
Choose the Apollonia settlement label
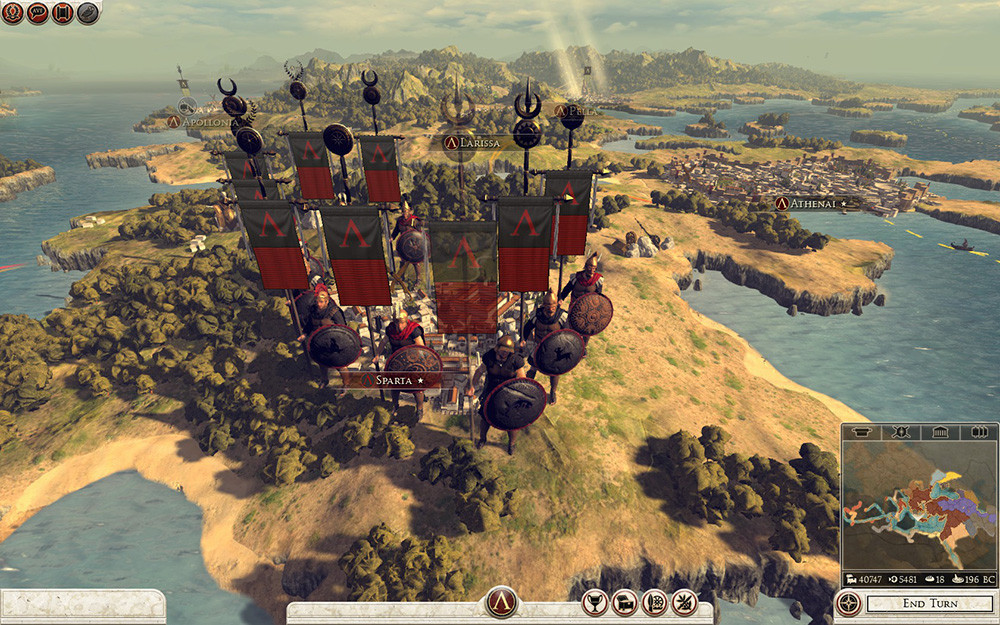pyautogui.click(x=203, y=122)
